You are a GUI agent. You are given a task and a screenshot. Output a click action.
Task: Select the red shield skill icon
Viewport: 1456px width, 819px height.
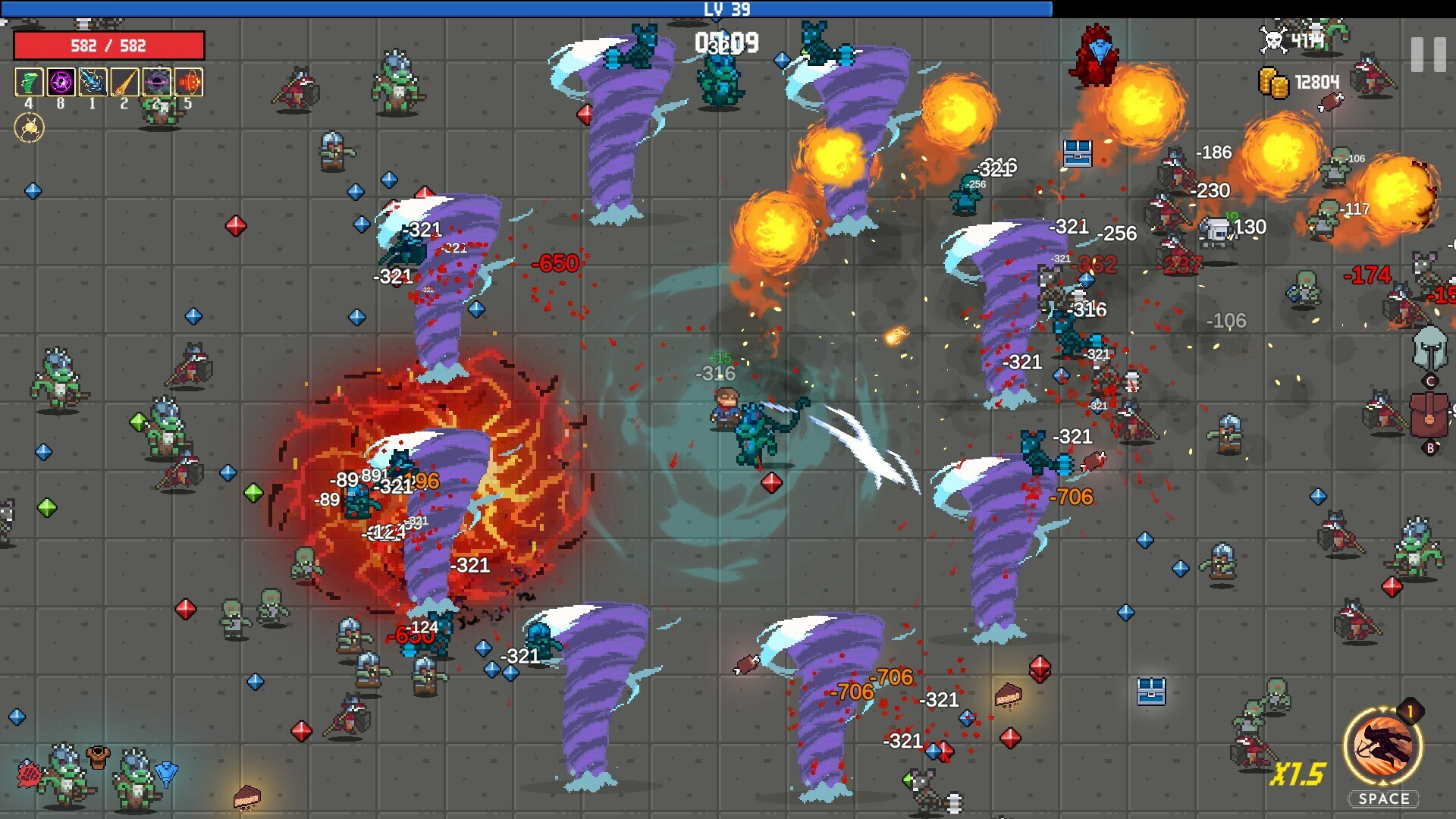tap(189, 81)
